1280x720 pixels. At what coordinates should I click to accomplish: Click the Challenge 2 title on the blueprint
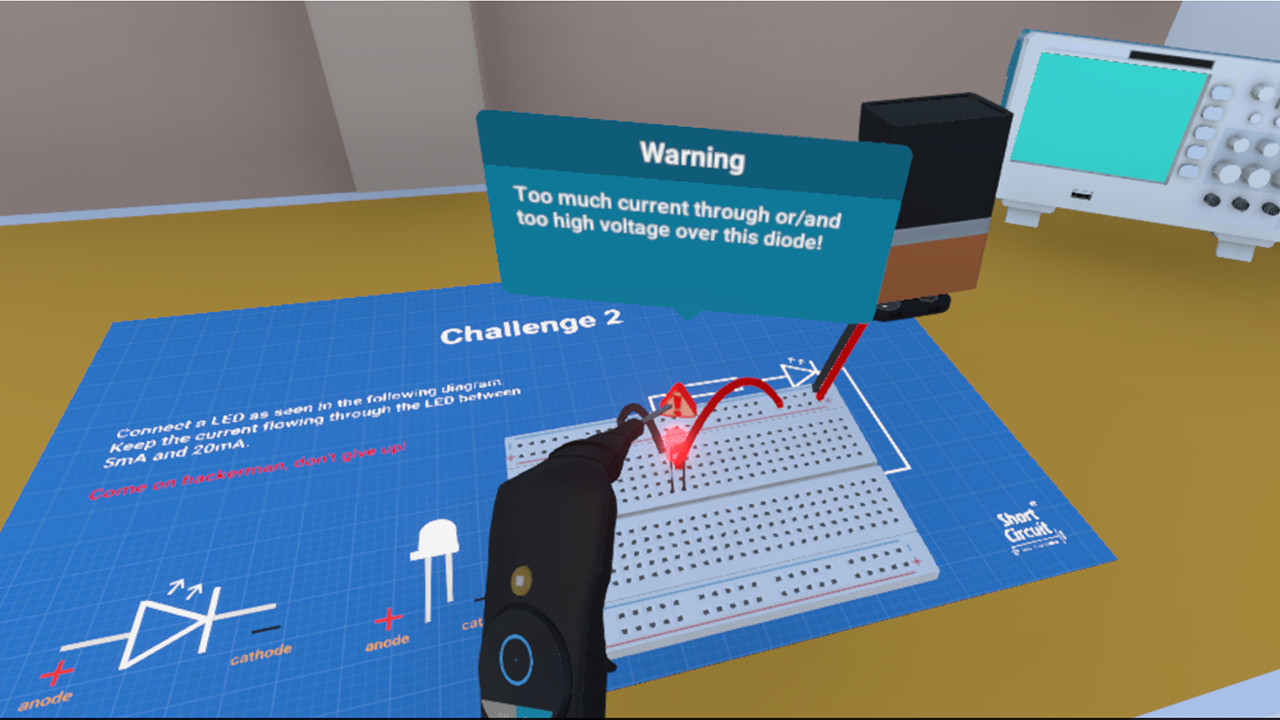(x=533, y=326)
